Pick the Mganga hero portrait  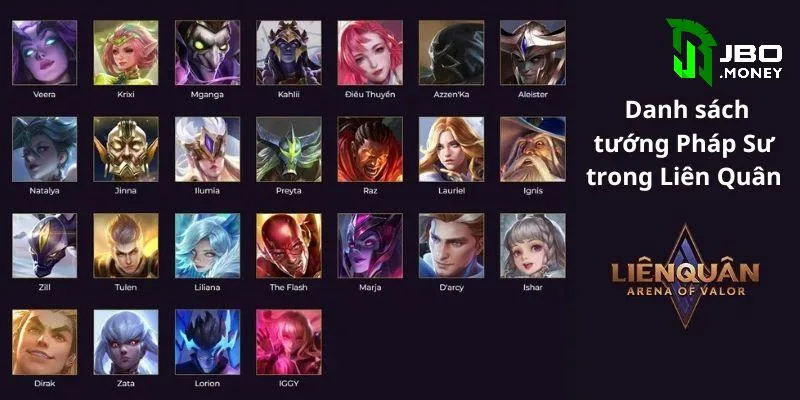tap(208, 52)
